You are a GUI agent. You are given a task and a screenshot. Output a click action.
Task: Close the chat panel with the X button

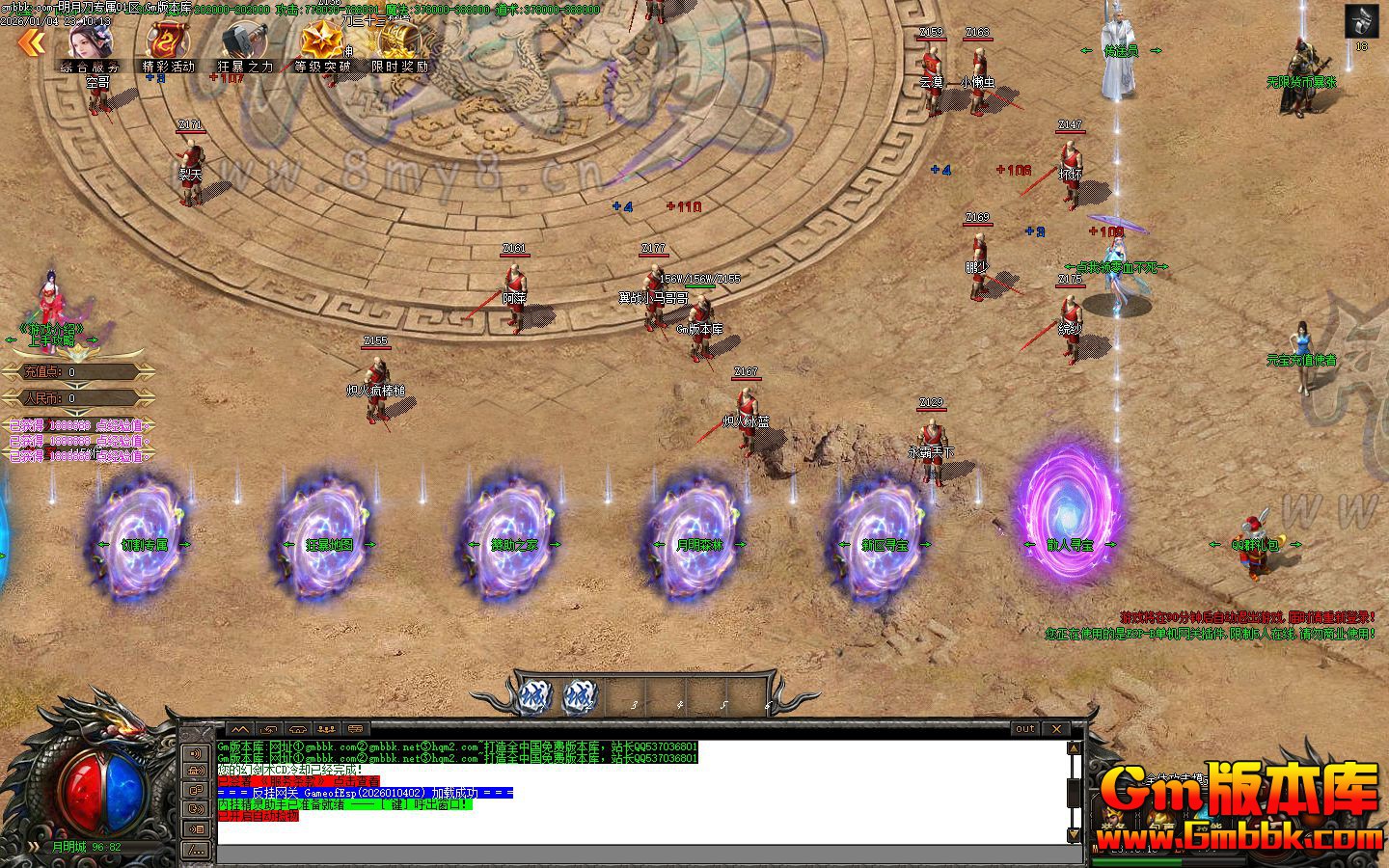point(1057,729)
